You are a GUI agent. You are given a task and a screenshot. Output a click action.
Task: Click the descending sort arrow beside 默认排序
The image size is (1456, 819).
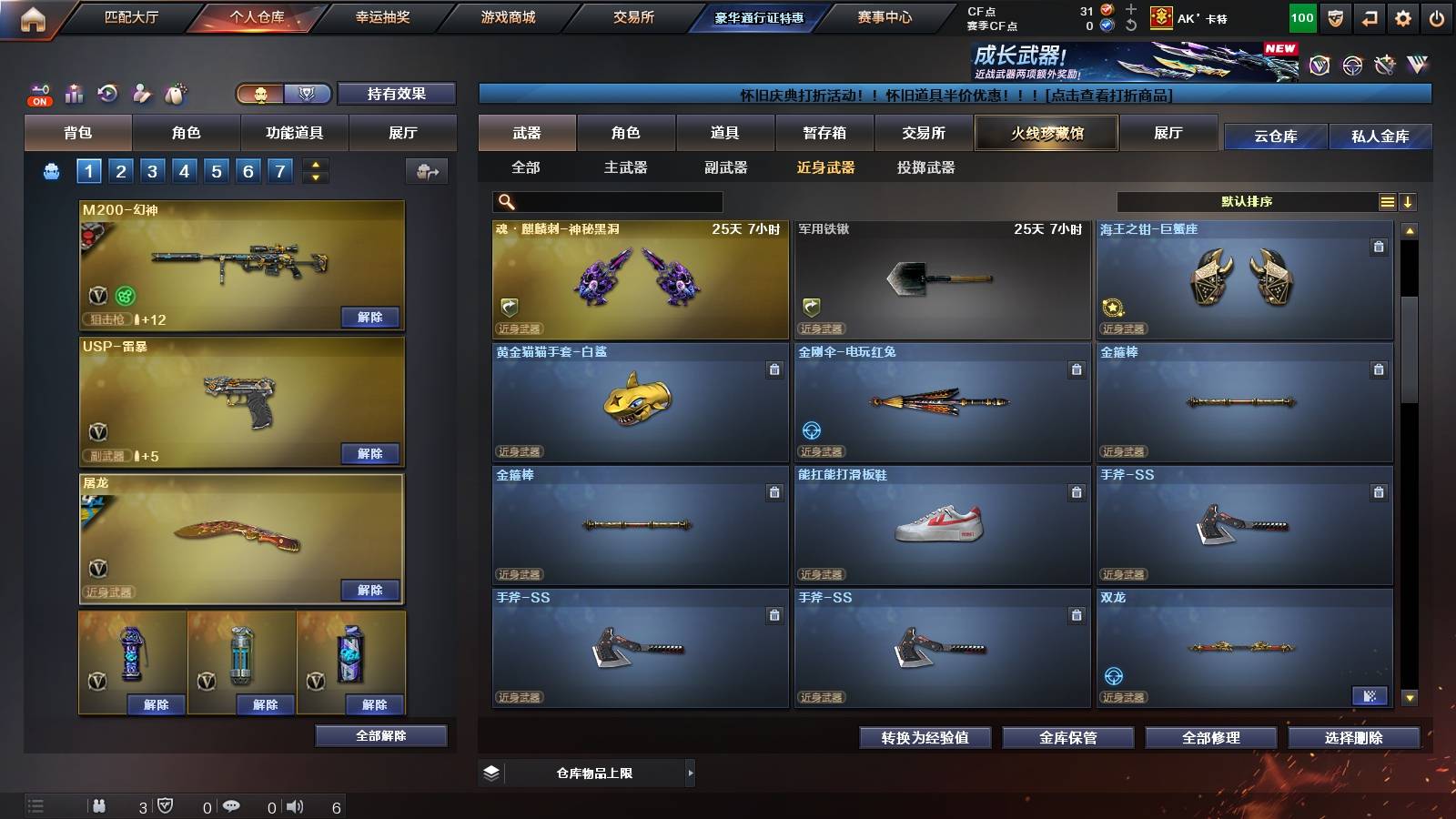(1409, 201)
